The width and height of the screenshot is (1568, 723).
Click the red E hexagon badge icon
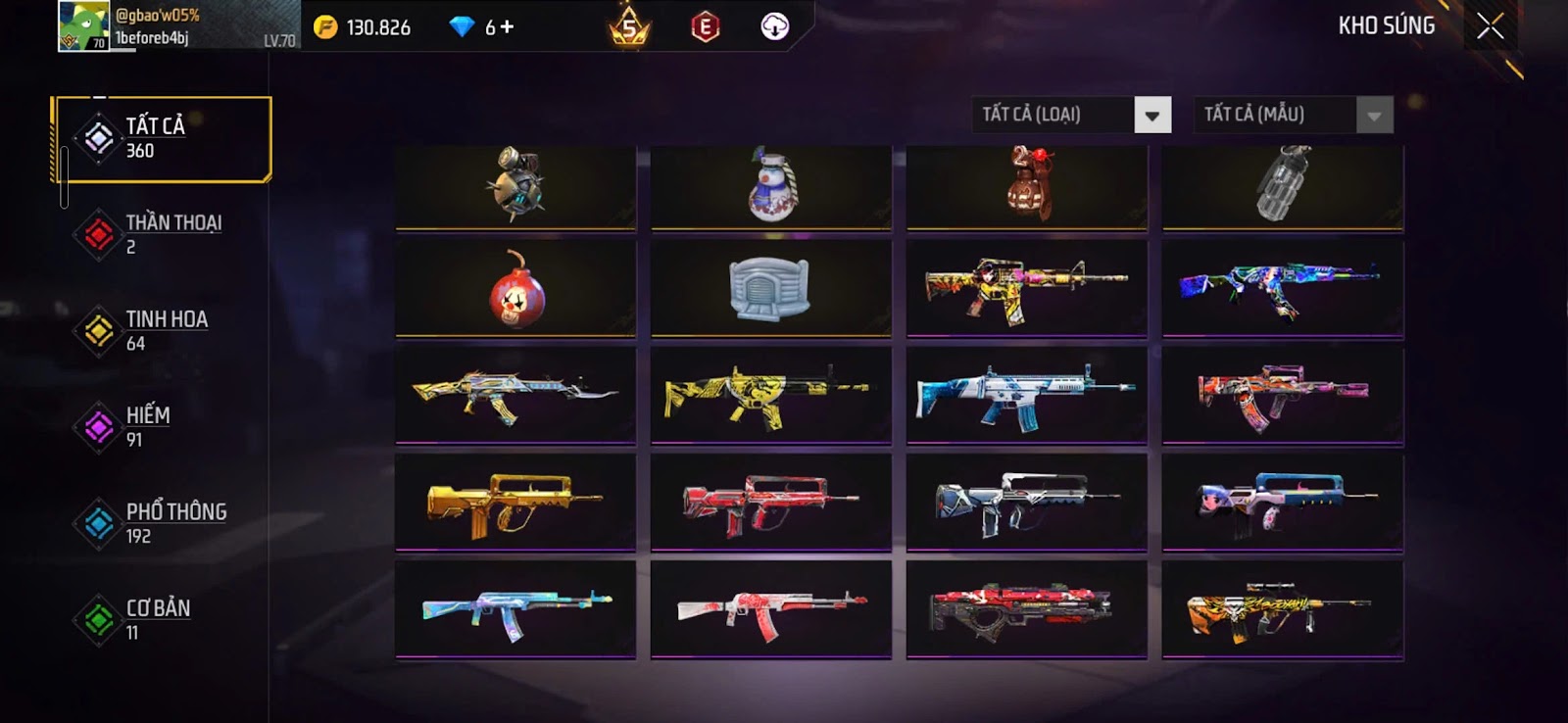[x=705, y=27]
